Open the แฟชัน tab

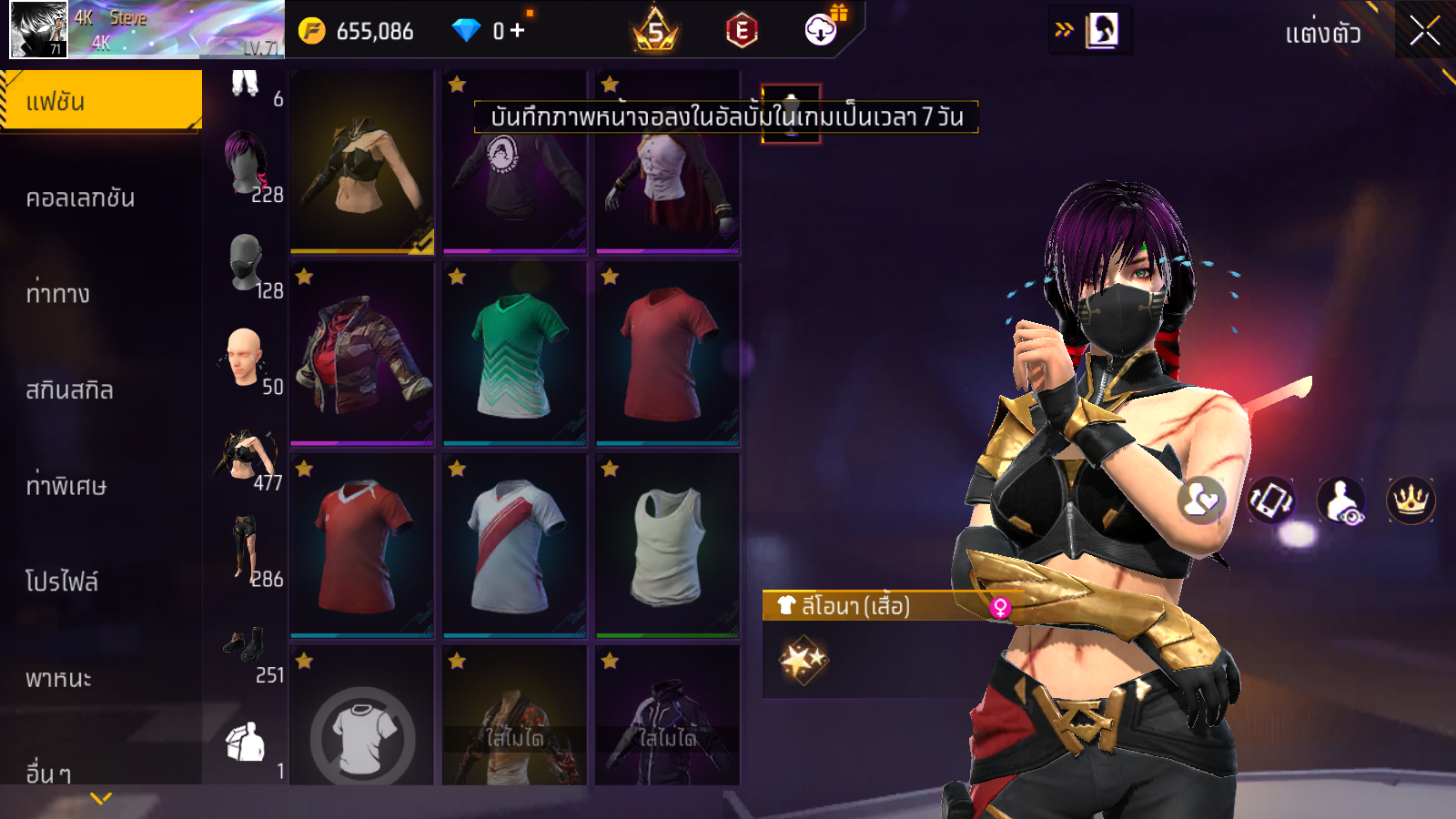pos(101,101)
